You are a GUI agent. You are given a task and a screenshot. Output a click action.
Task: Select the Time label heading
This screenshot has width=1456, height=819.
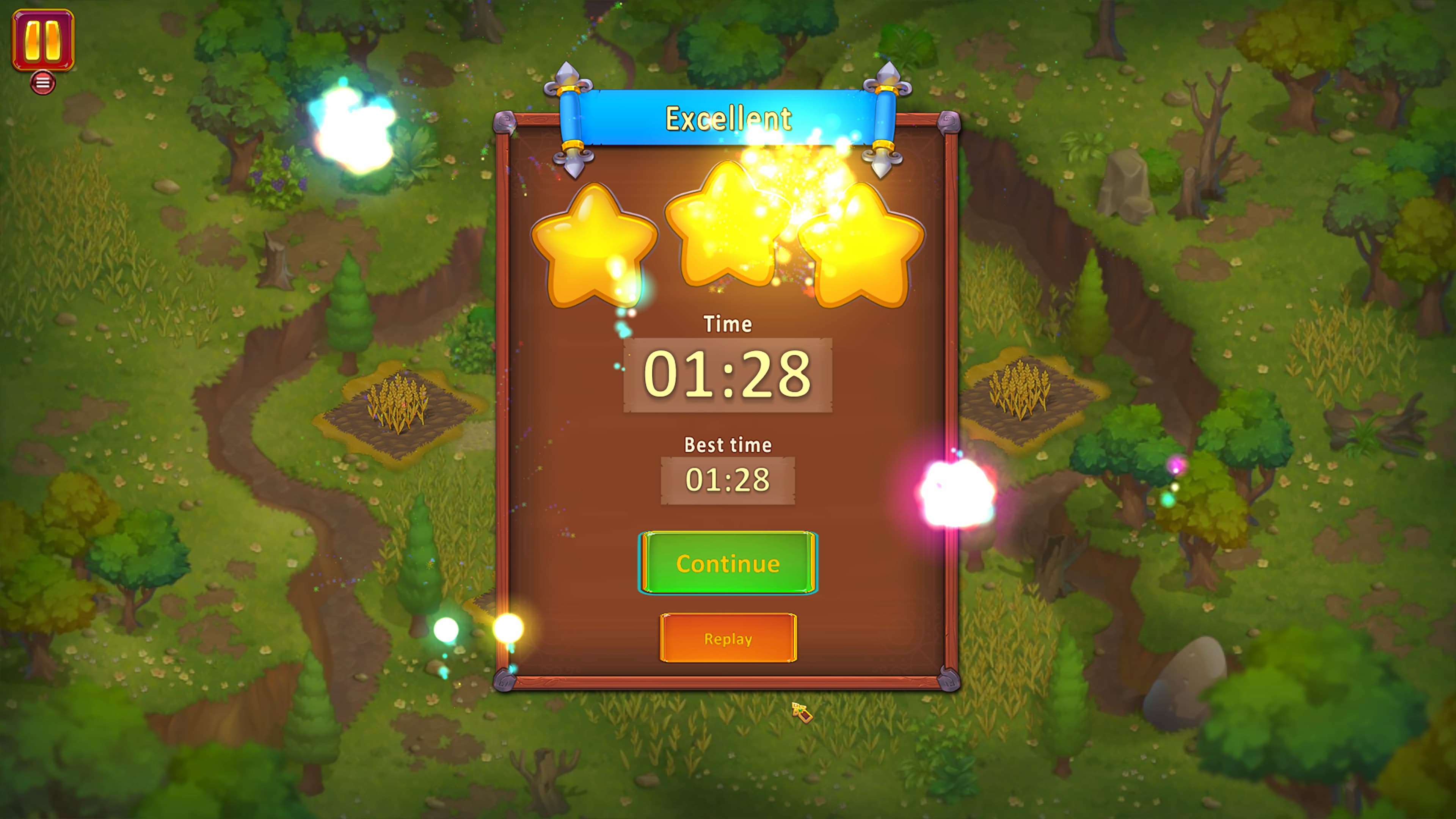click(728, 324)
